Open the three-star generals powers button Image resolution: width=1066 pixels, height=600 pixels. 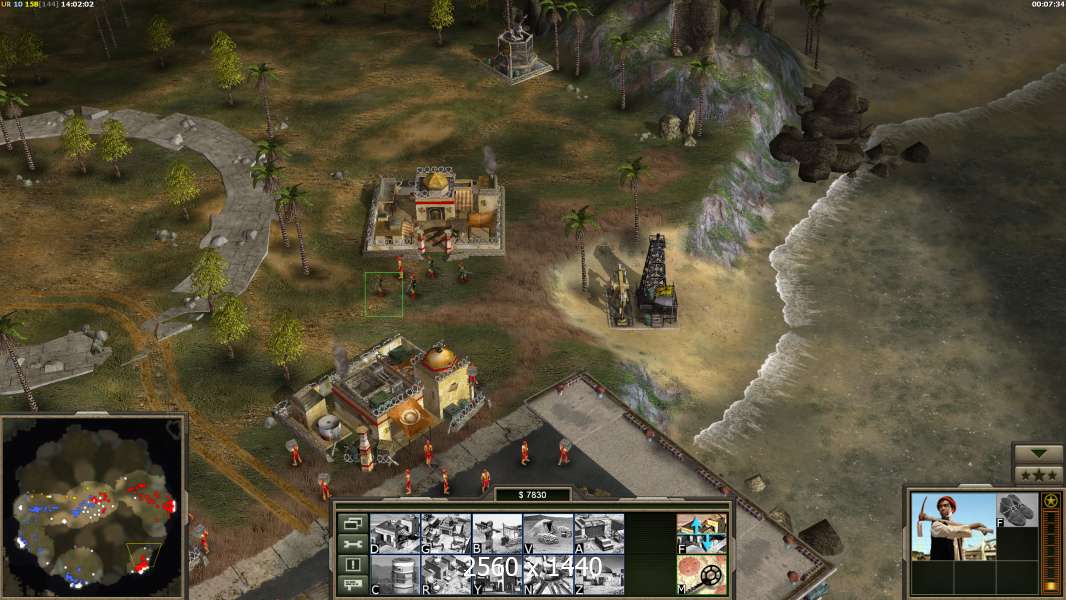click(x=1038, y=474)
